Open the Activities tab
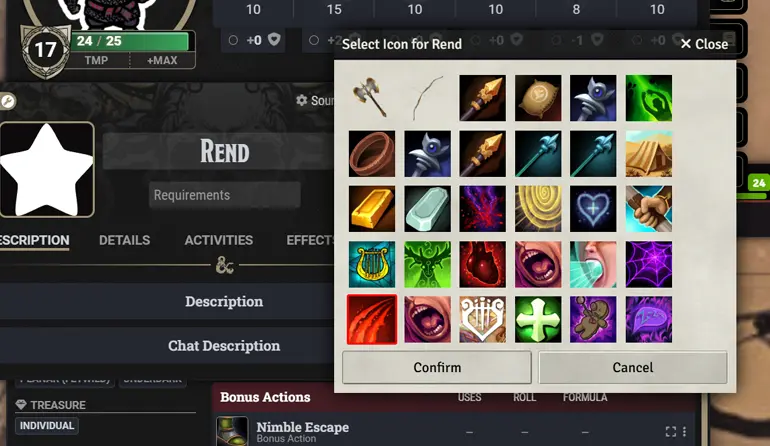The height and width of the screenshot is (446, 770). tap(218, 240)
